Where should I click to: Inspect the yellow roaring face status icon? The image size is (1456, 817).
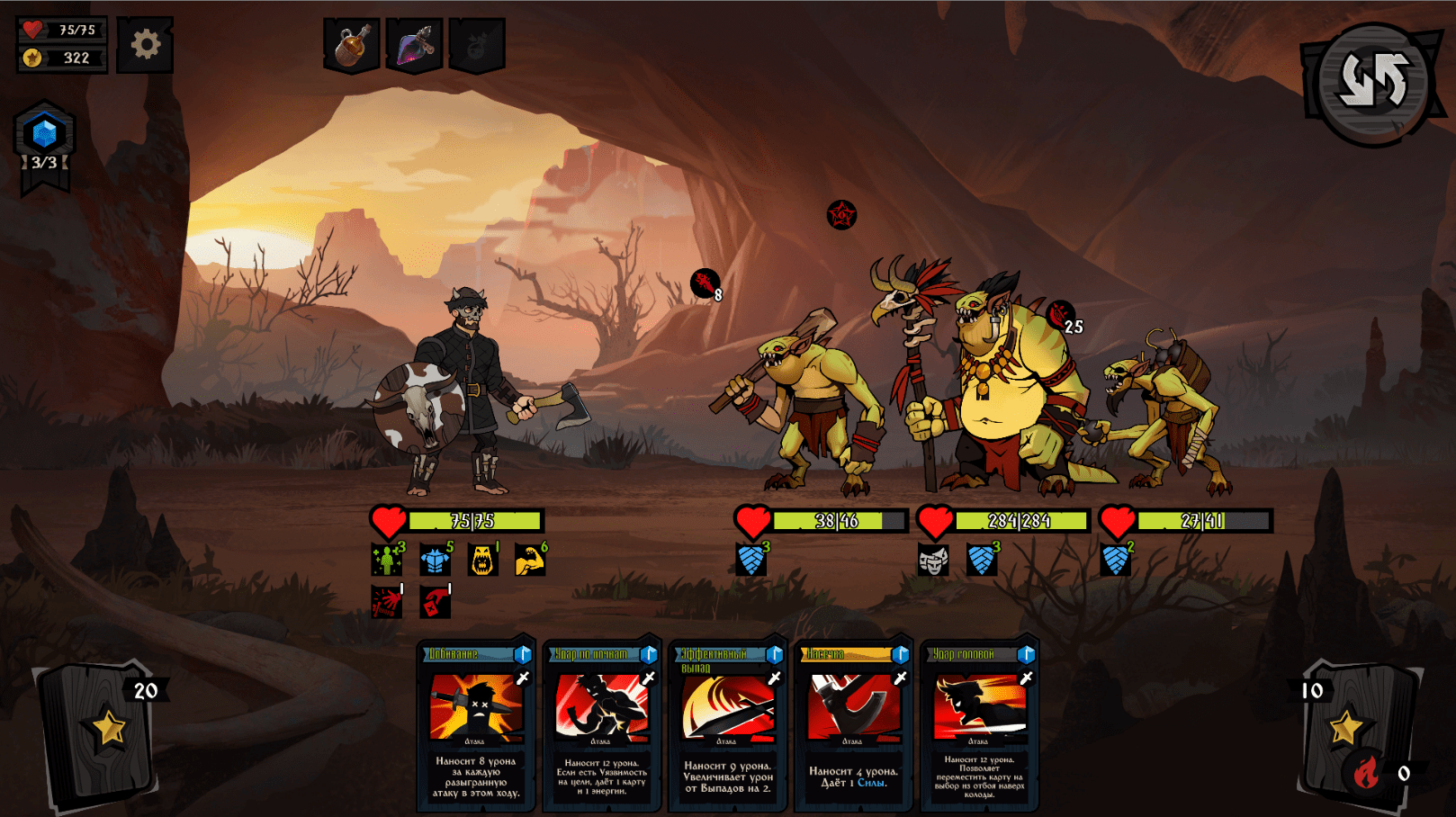(x=482, y=560)
